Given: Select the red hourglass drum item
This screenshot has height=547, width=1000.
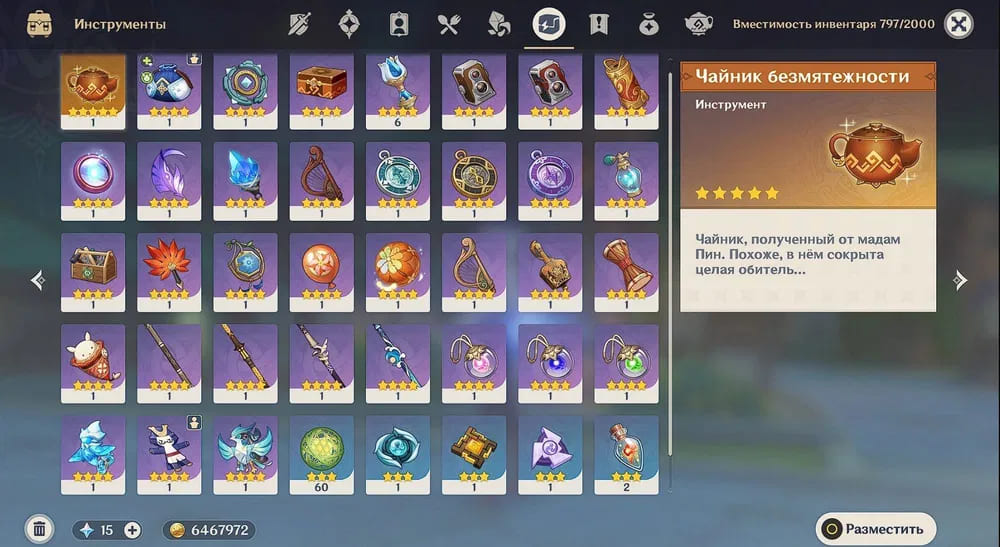Looking at the screenshot, I should coord(626,266).
